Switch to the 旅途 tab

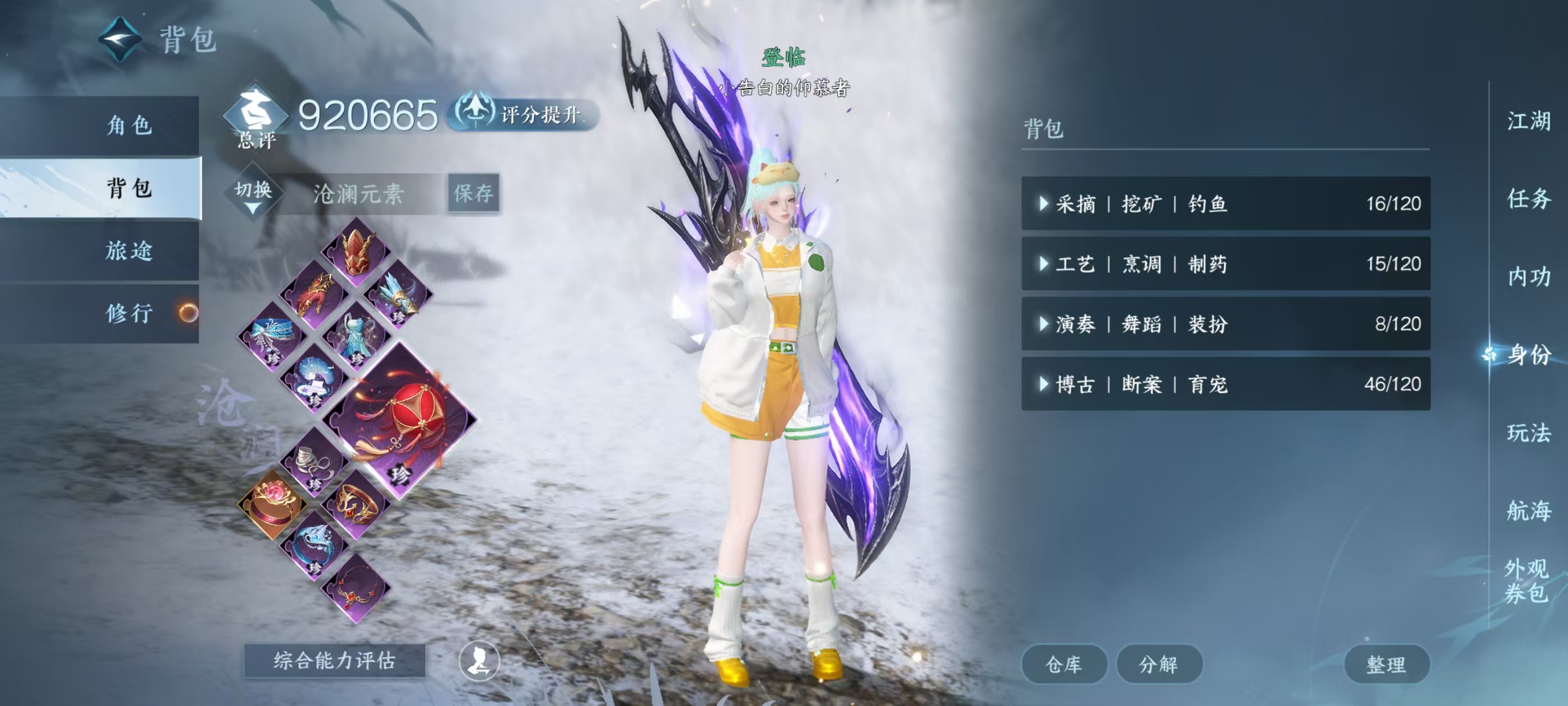click(x=129, y=250)
